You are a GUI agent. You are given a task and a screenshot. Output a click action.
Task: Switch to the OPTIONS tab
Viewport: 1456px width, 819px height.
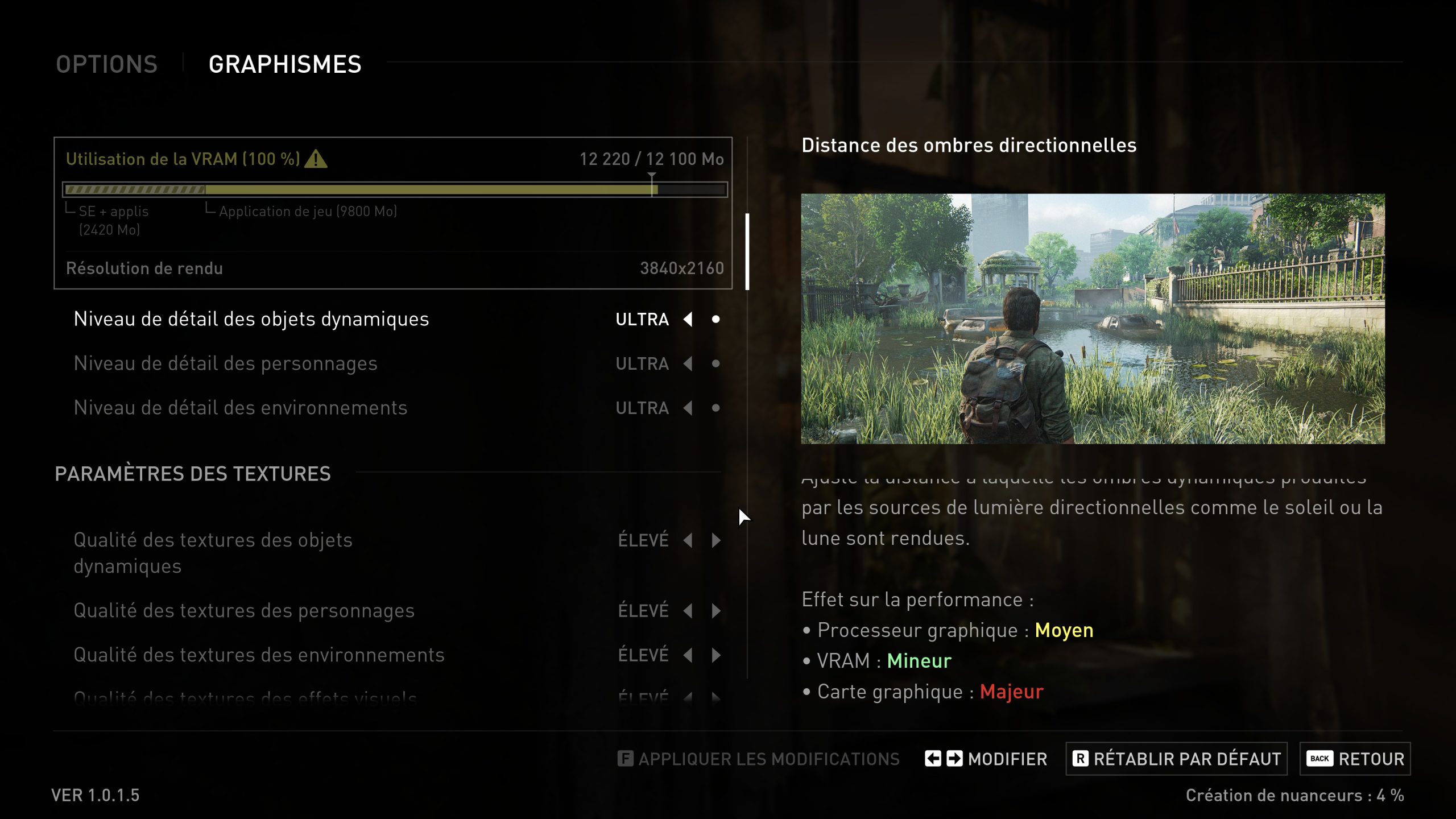pos(106,64)
